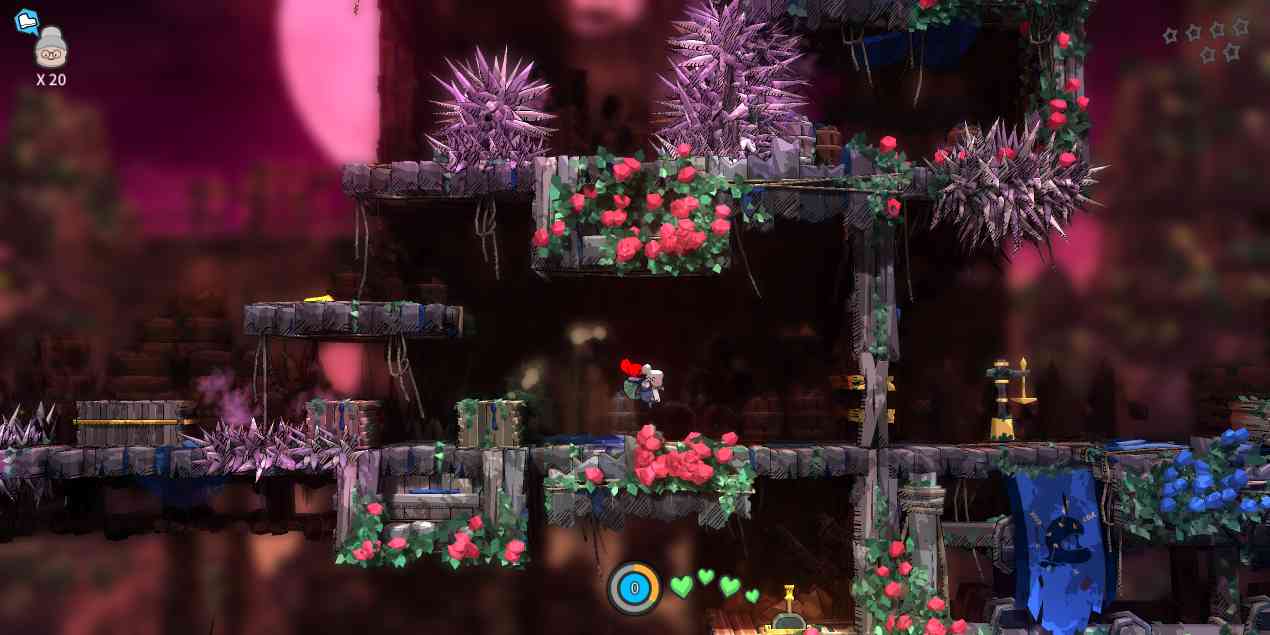Select the blue boot ability badge
This screenshot has width=1270, height=635.
click(26, 21)
